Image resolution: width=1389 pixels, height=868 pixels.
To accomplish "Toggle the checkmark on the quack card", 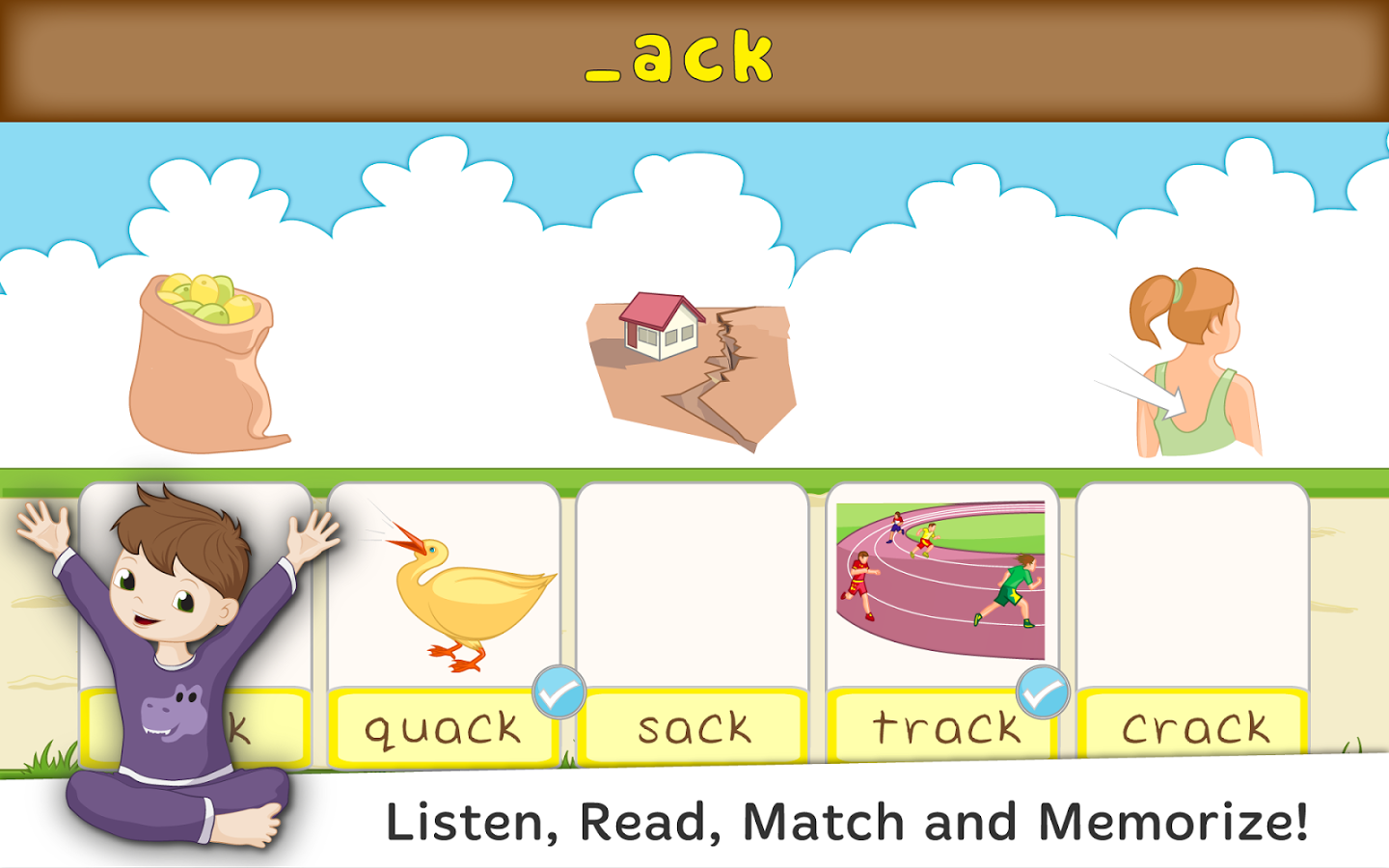I will click(558, 692).
